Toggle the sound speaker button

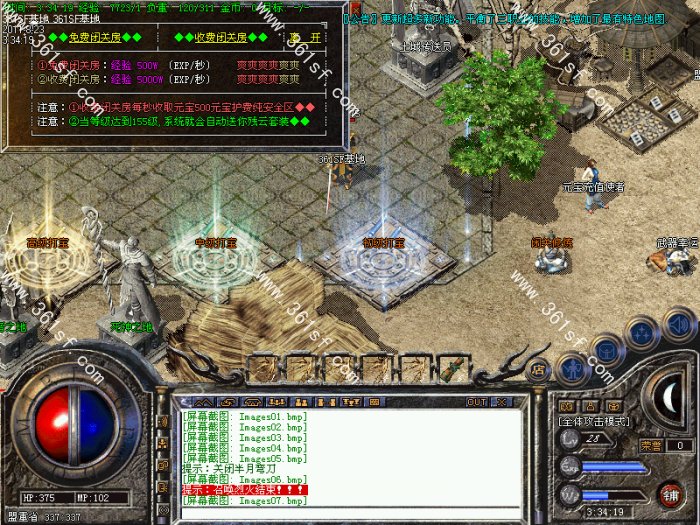(x=679, y=324)
